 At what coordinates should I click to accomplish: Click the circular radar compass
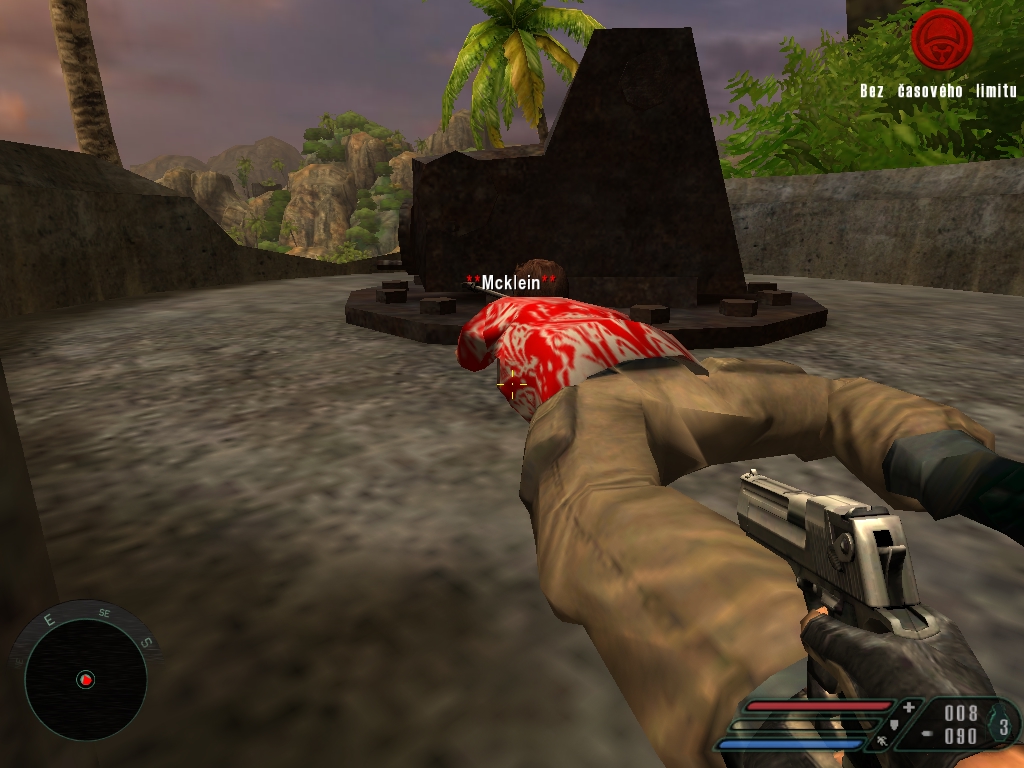click(85, 679)
